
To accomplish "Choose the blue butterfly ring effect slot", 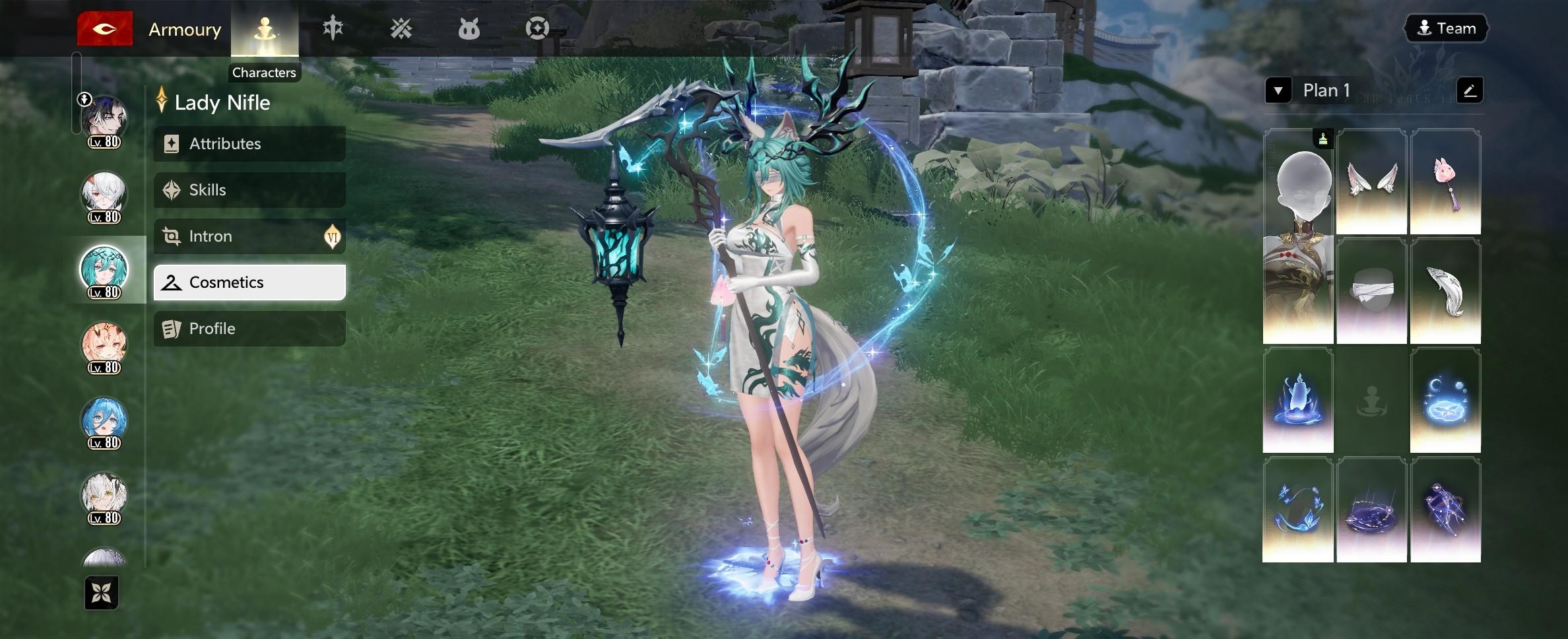I will (1297, 510).
